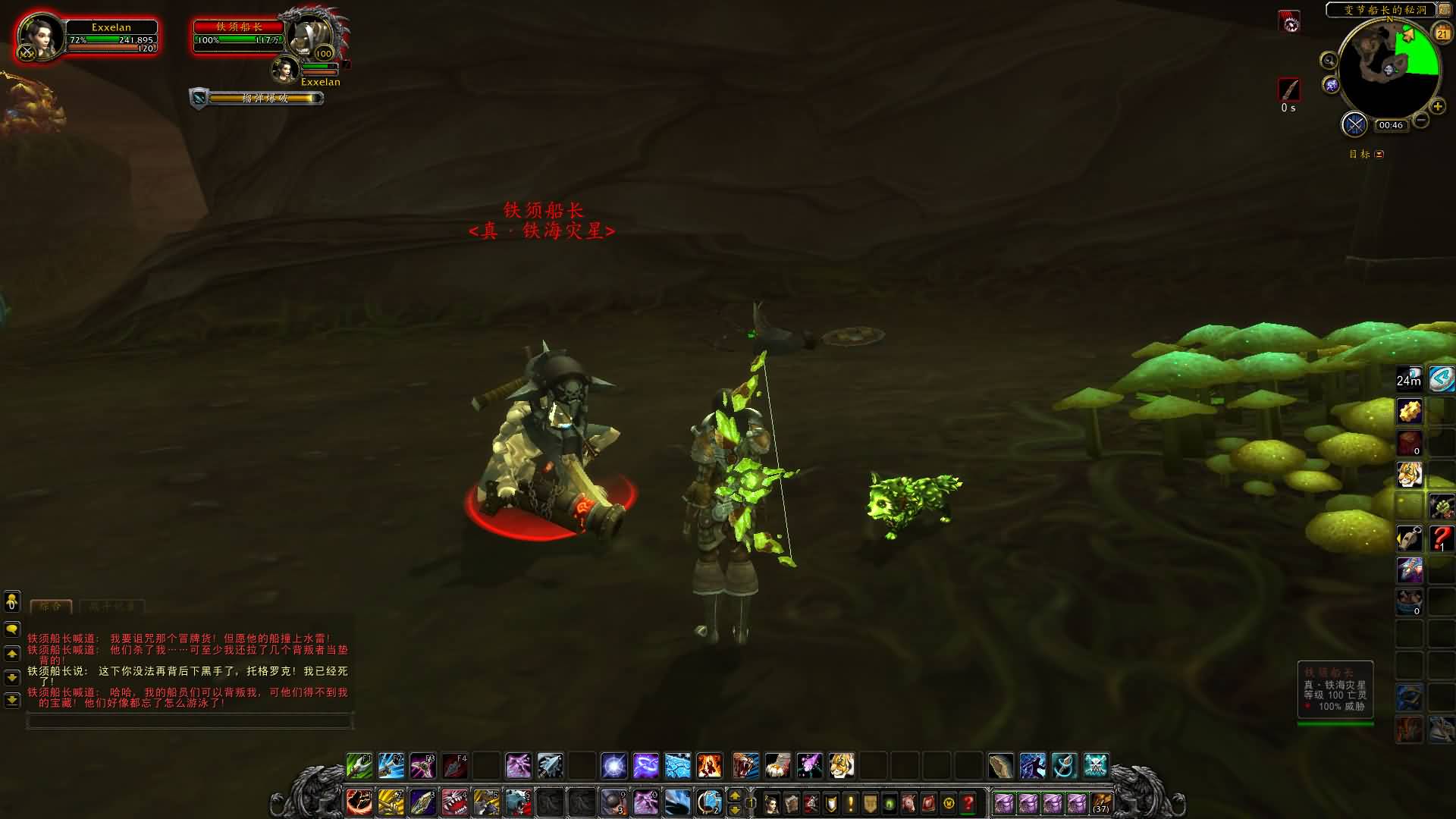Zoom in the minimap with the plus button
The image size is (1456, 819).
1437,106
